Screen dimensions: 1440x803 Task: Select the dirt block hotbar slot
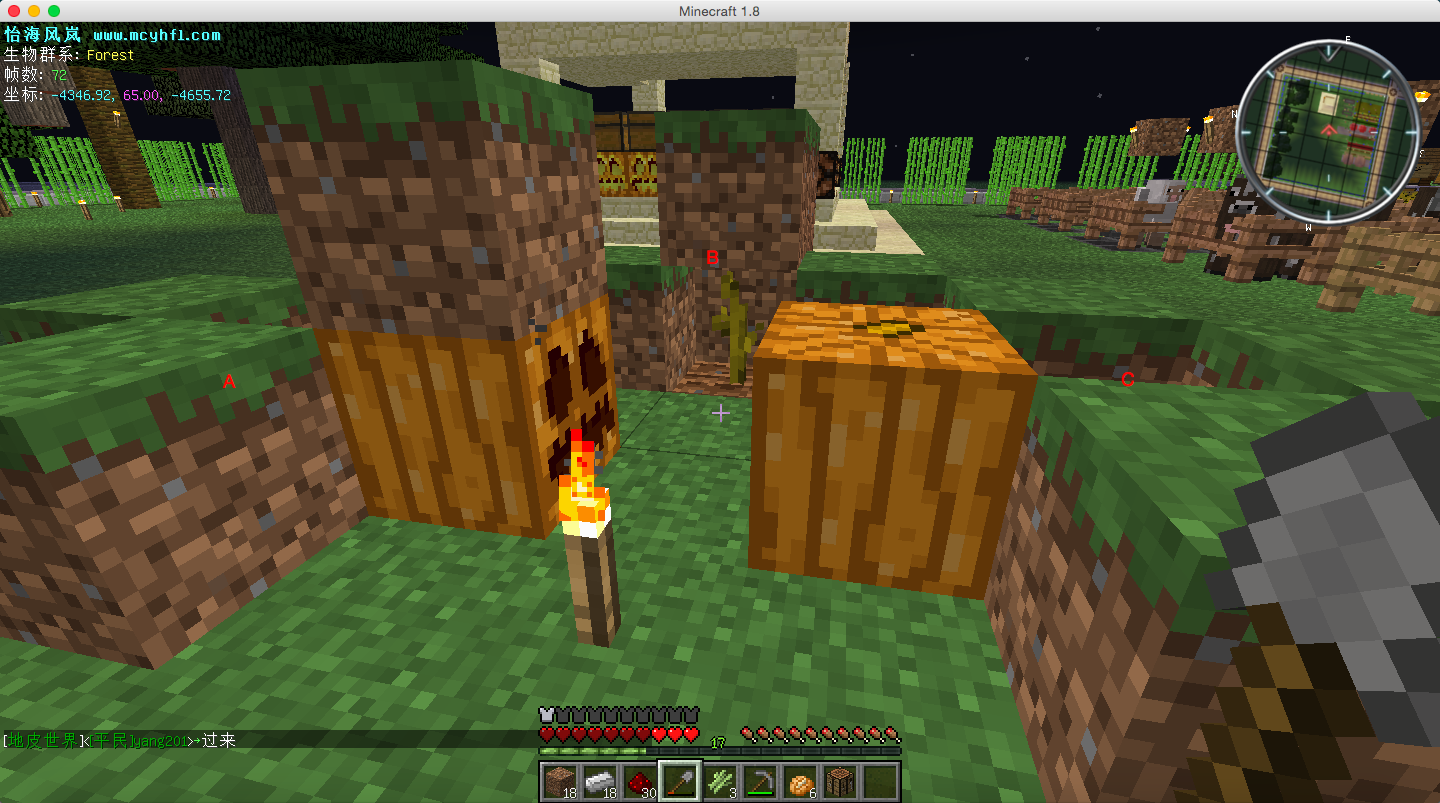coord(559,781)
